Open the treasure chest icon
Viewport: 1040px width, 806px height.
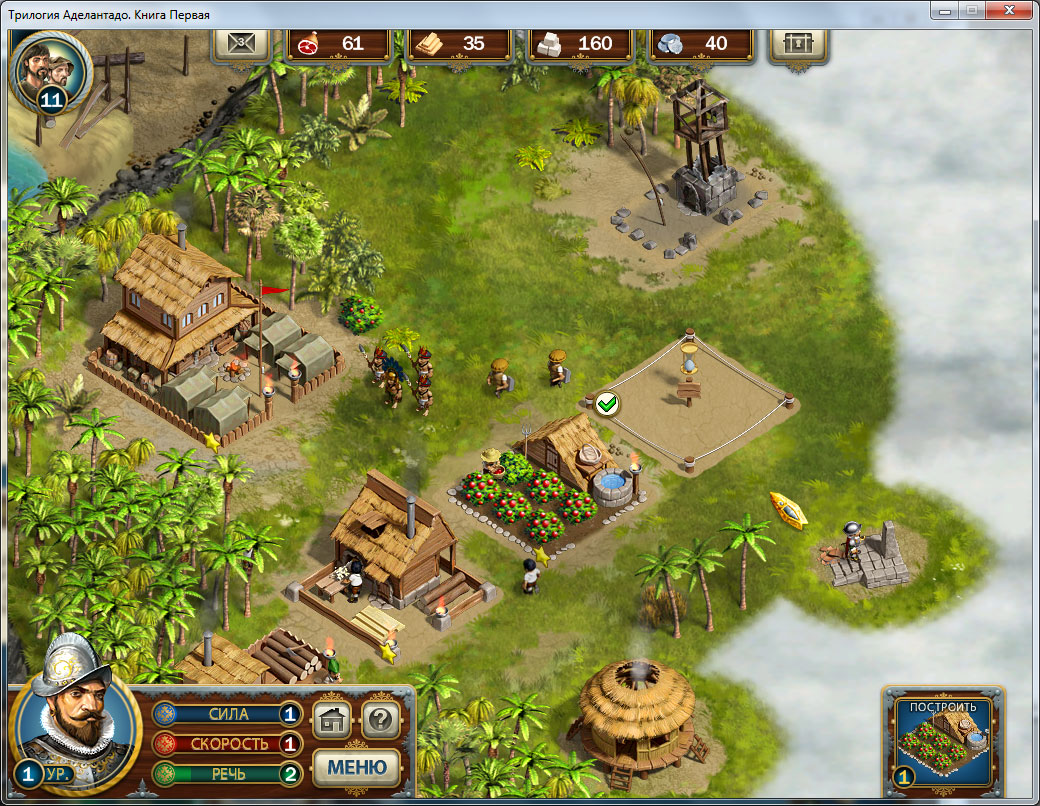coord(797,43)
